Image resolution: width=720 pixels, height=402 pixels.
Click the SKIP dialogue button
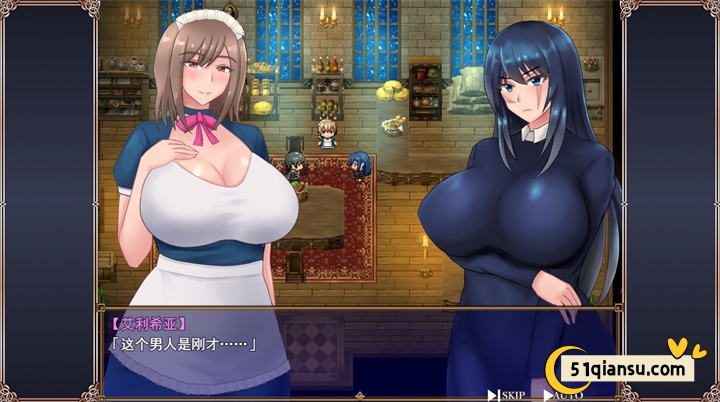(508, 394)
